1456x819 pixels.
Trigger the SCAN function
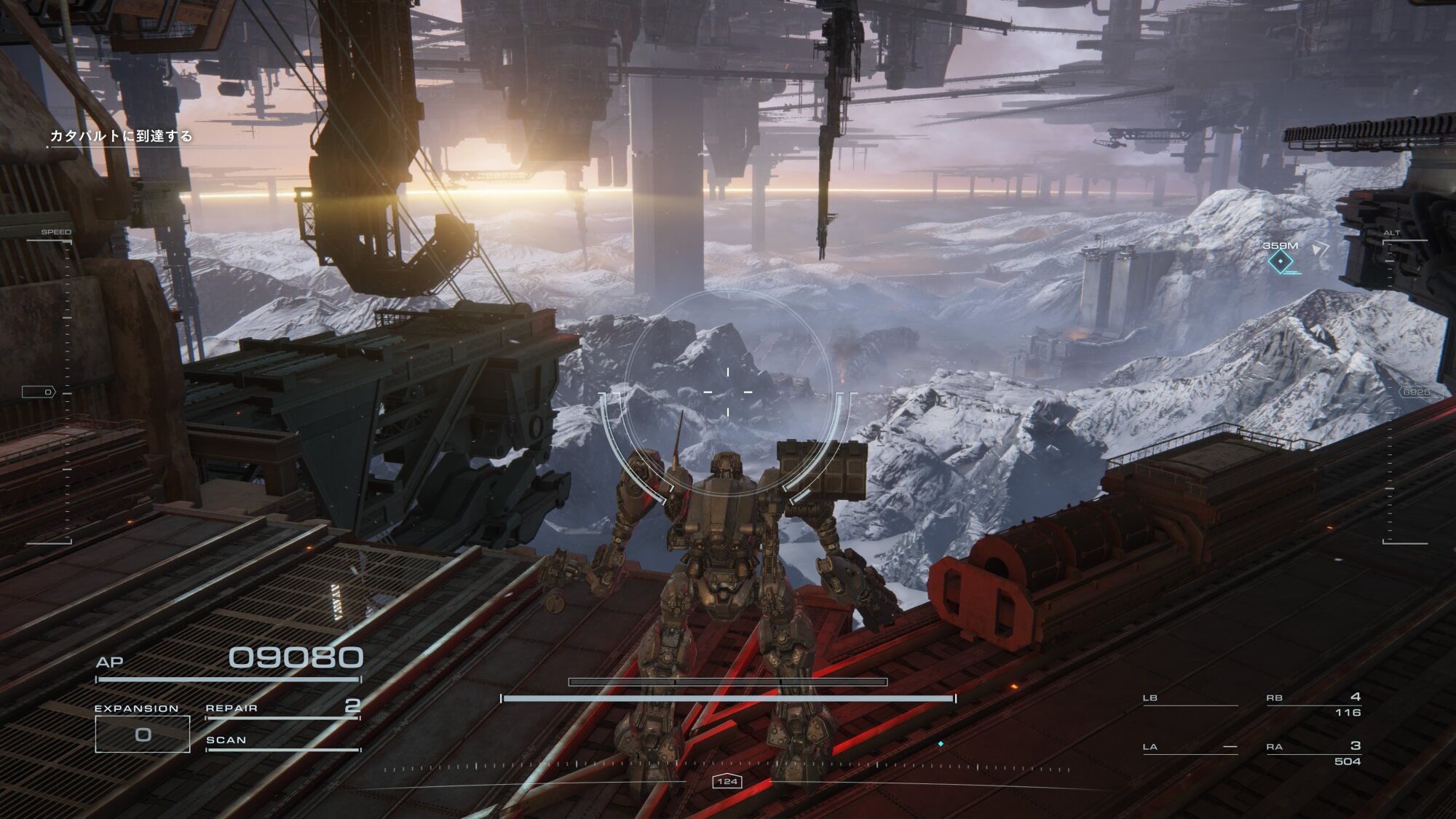click(282, 740)
